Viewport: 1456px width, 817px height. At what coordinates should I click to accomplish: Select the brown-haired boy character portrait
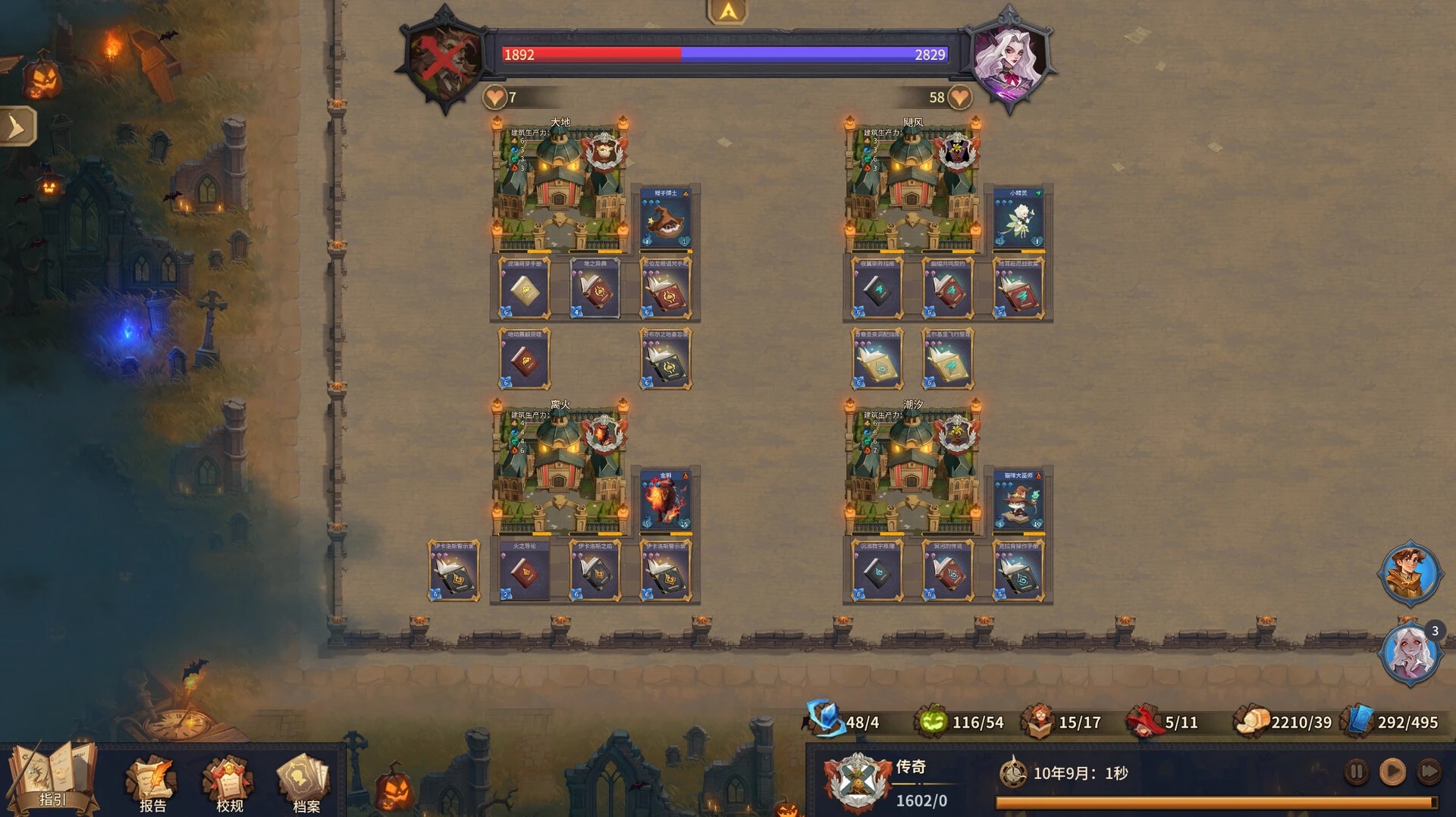click(1410, 574)
